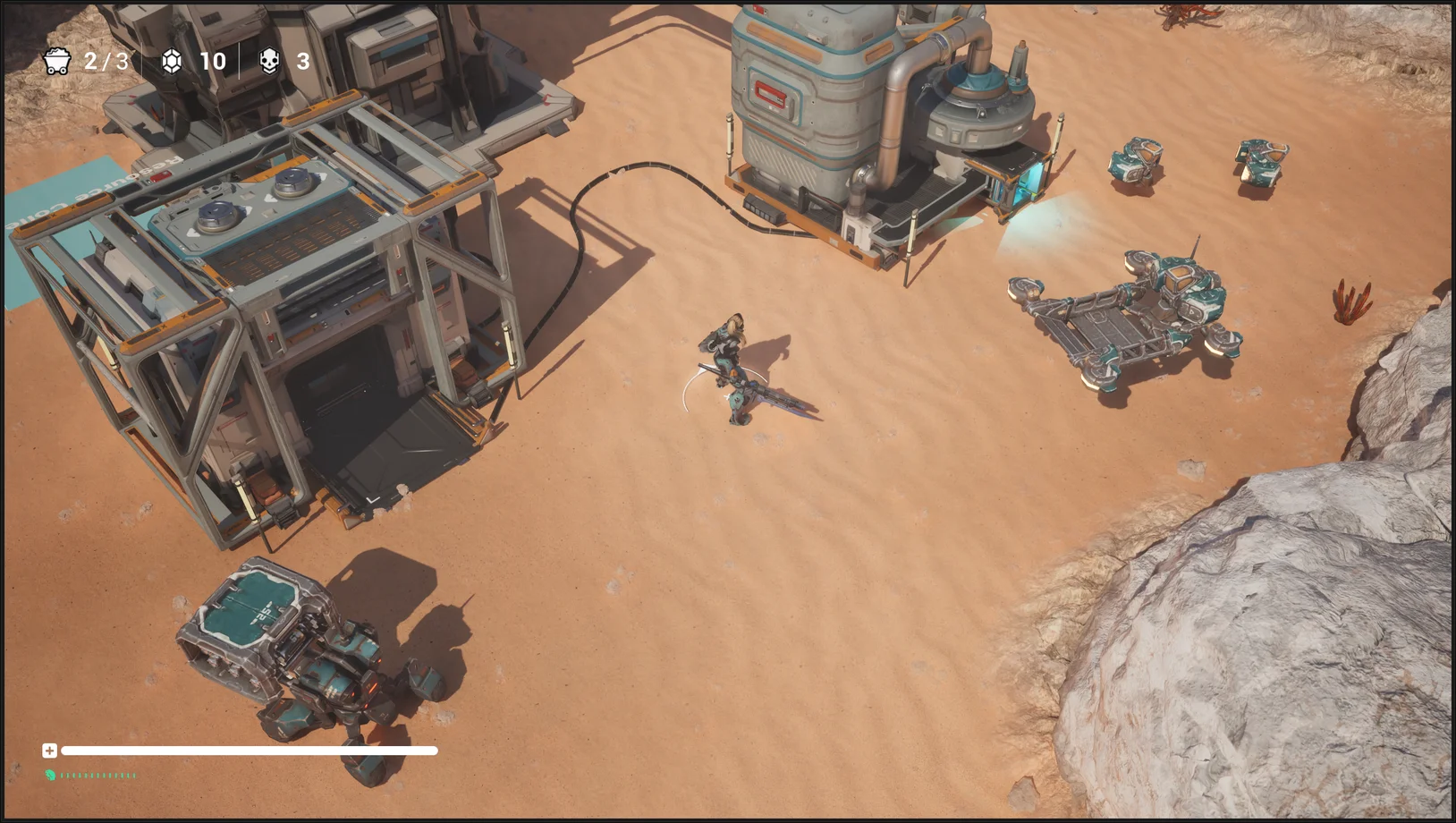Viewport: 1456px width, 823px height.
Task: Click the mine cart counter icon
Action: tap(57, 61)
